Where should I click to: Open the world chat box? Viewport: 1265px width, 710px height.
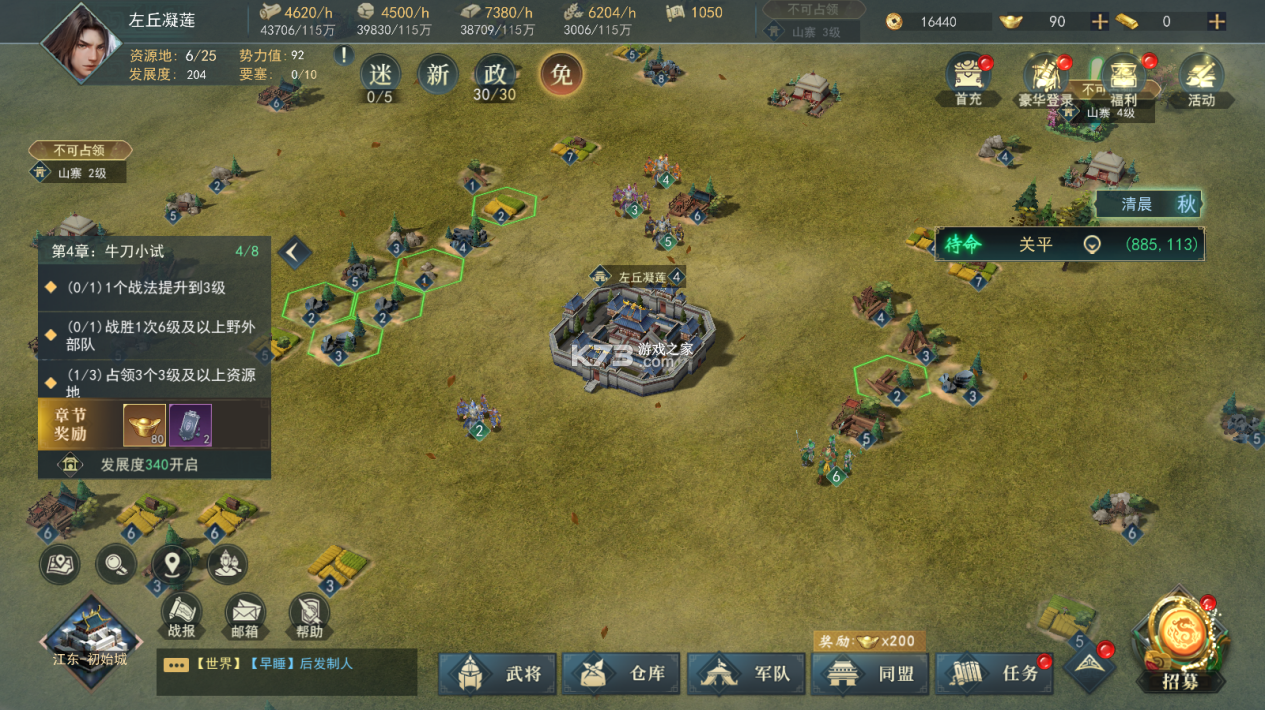(286, 670)
